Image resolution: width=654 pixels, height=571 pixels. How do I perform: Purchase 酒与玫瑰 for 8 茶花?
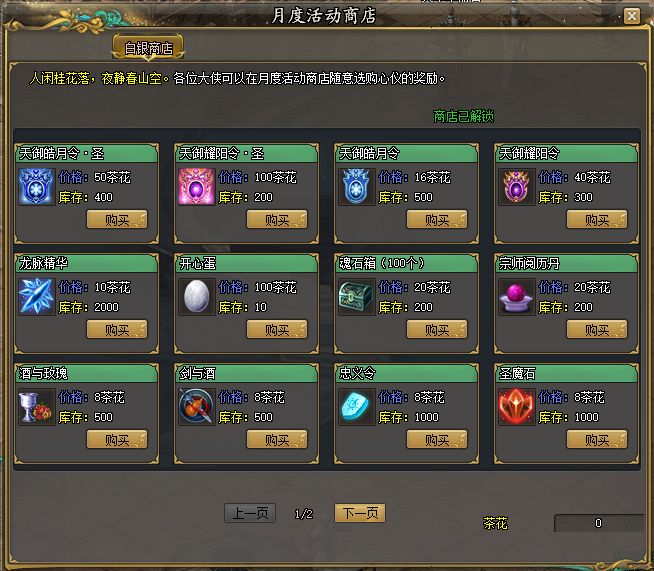117,439
